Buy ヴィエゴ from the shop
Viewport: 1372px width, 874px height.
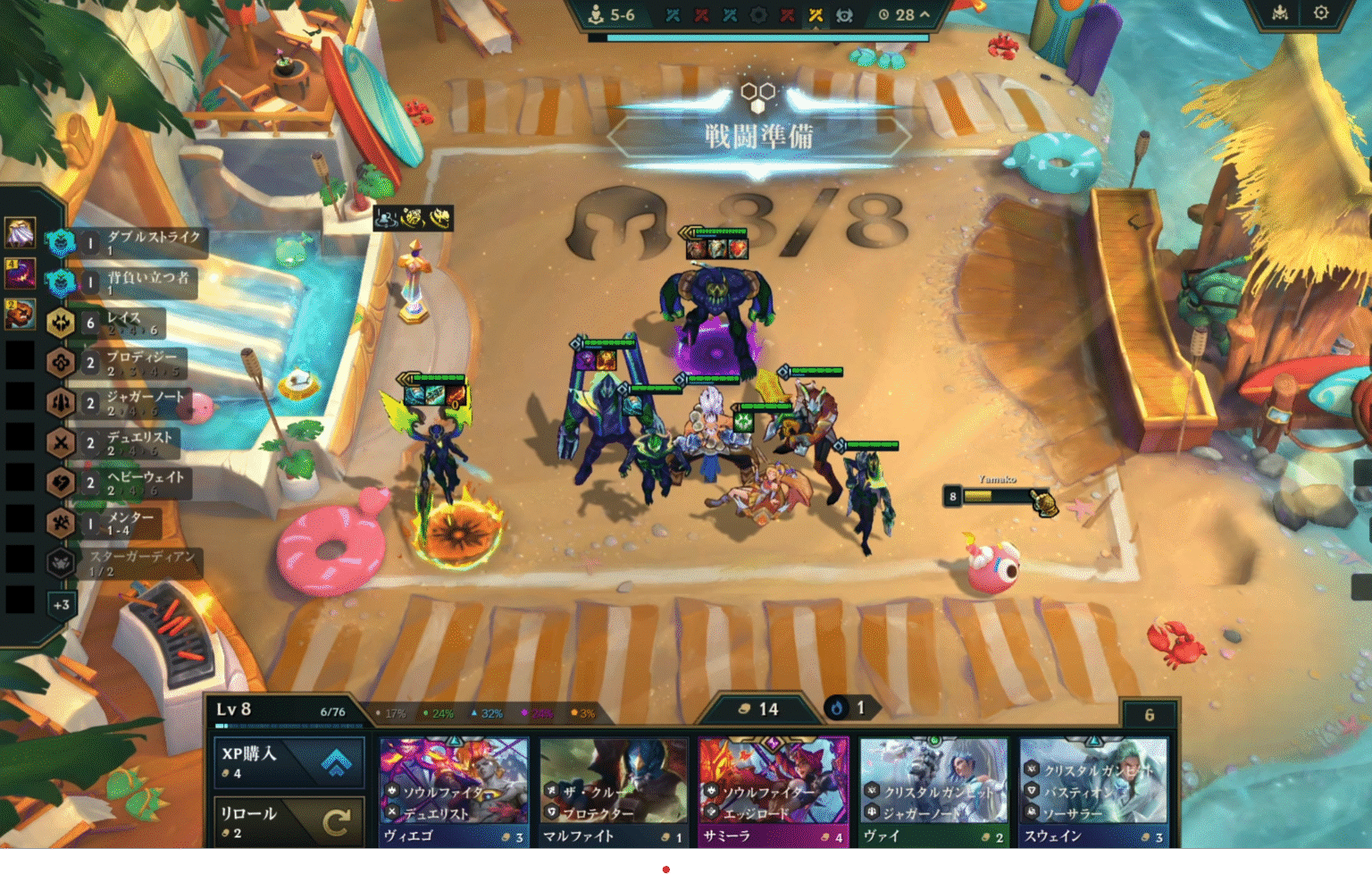(x=456, y=791)
